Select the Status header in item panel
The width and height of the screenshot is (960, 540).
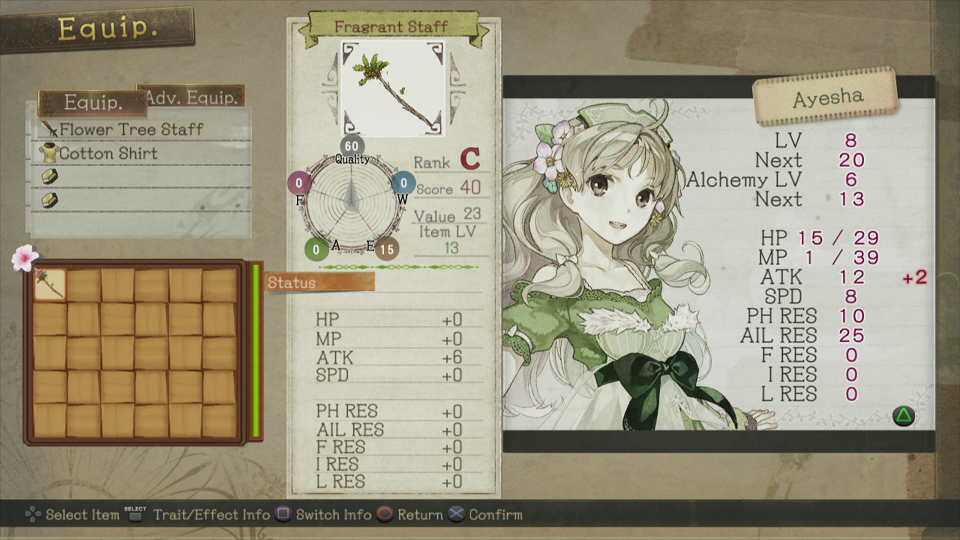[320, 283]
